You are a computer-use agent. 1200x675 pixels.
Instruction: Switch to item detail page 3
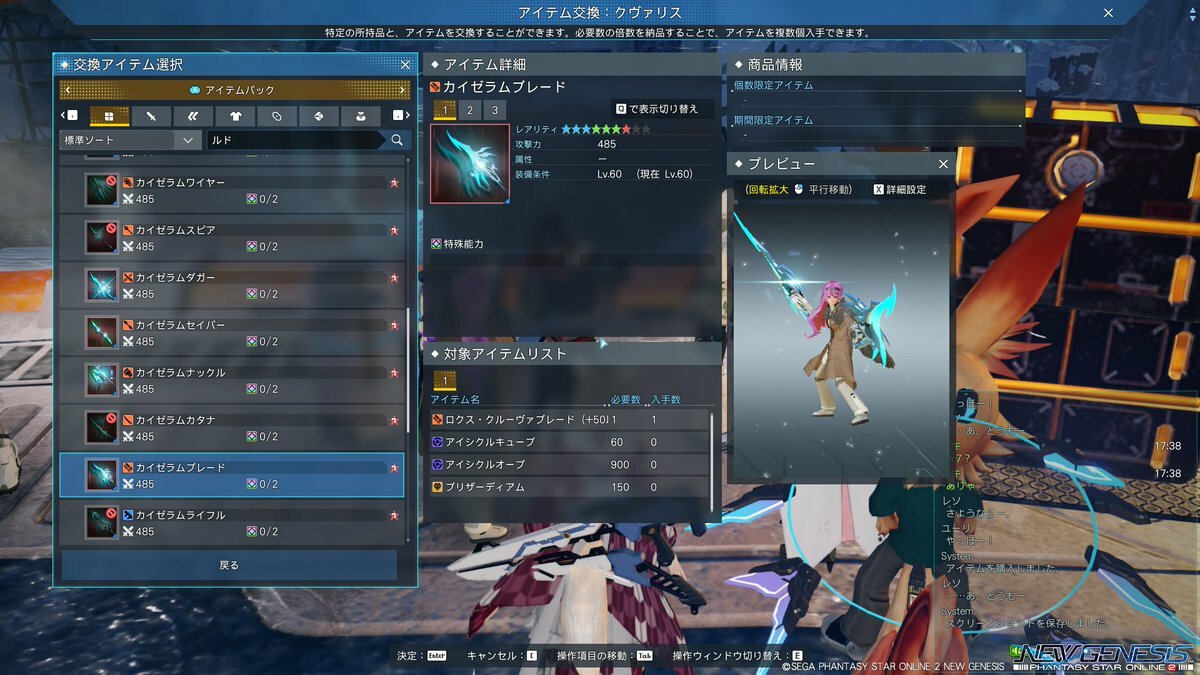[x=493, y=110]
